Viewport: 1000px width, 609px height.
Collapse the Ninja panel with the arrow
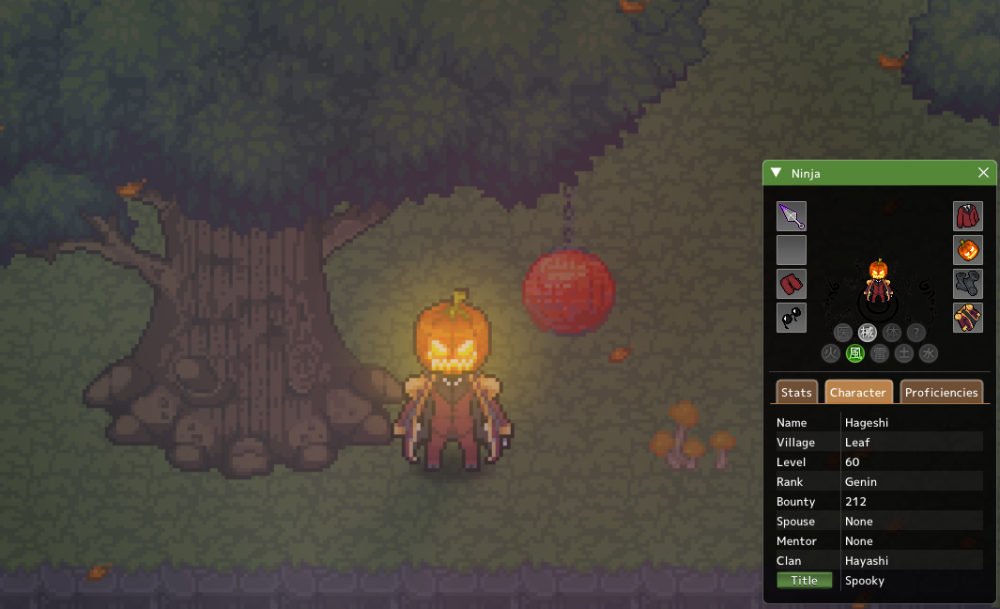pyautogui.click(x=776, y=173)
